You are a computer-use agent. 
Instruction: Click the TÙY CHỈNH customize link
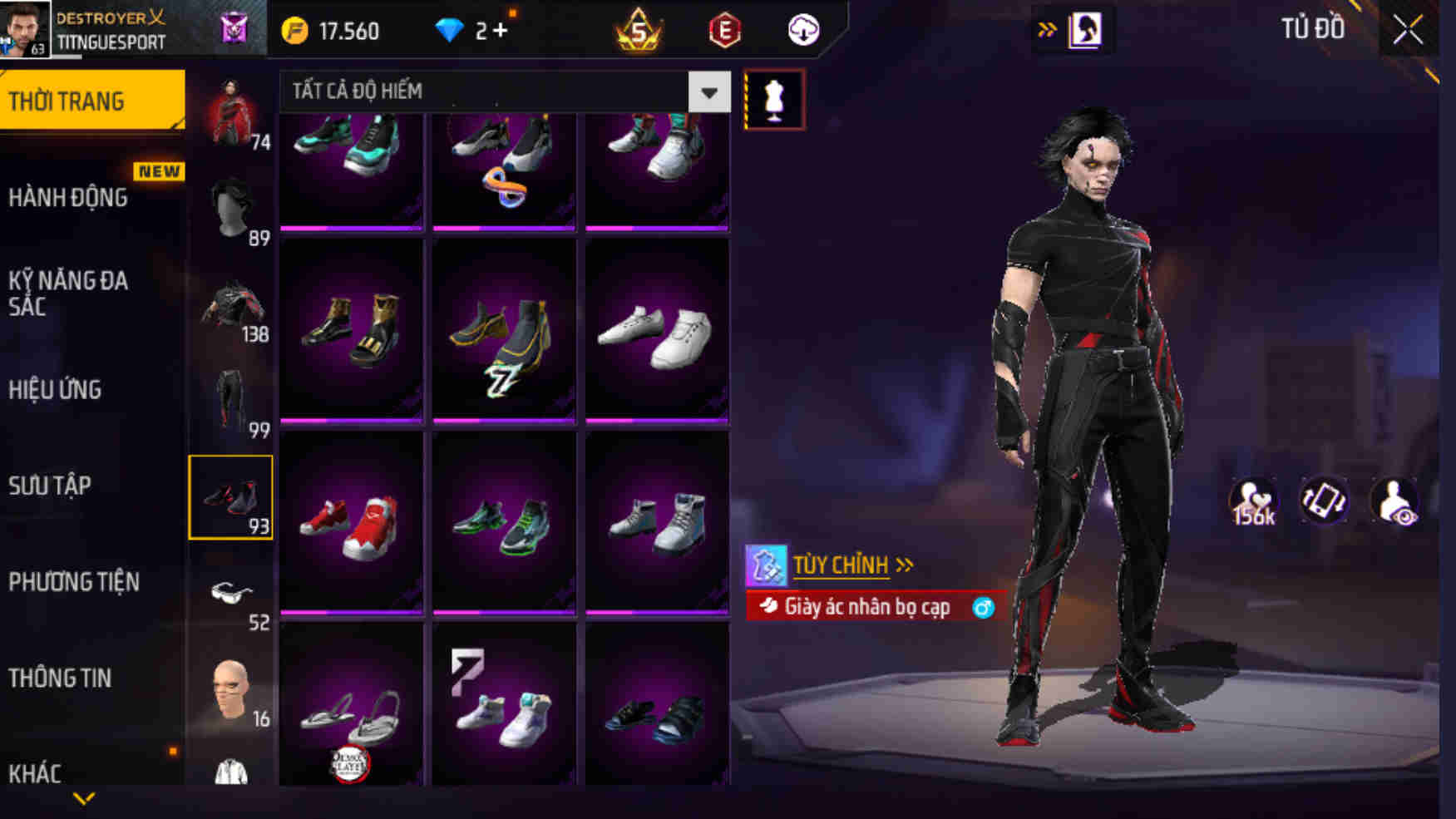pyautogui.click(x=842, y=564)
